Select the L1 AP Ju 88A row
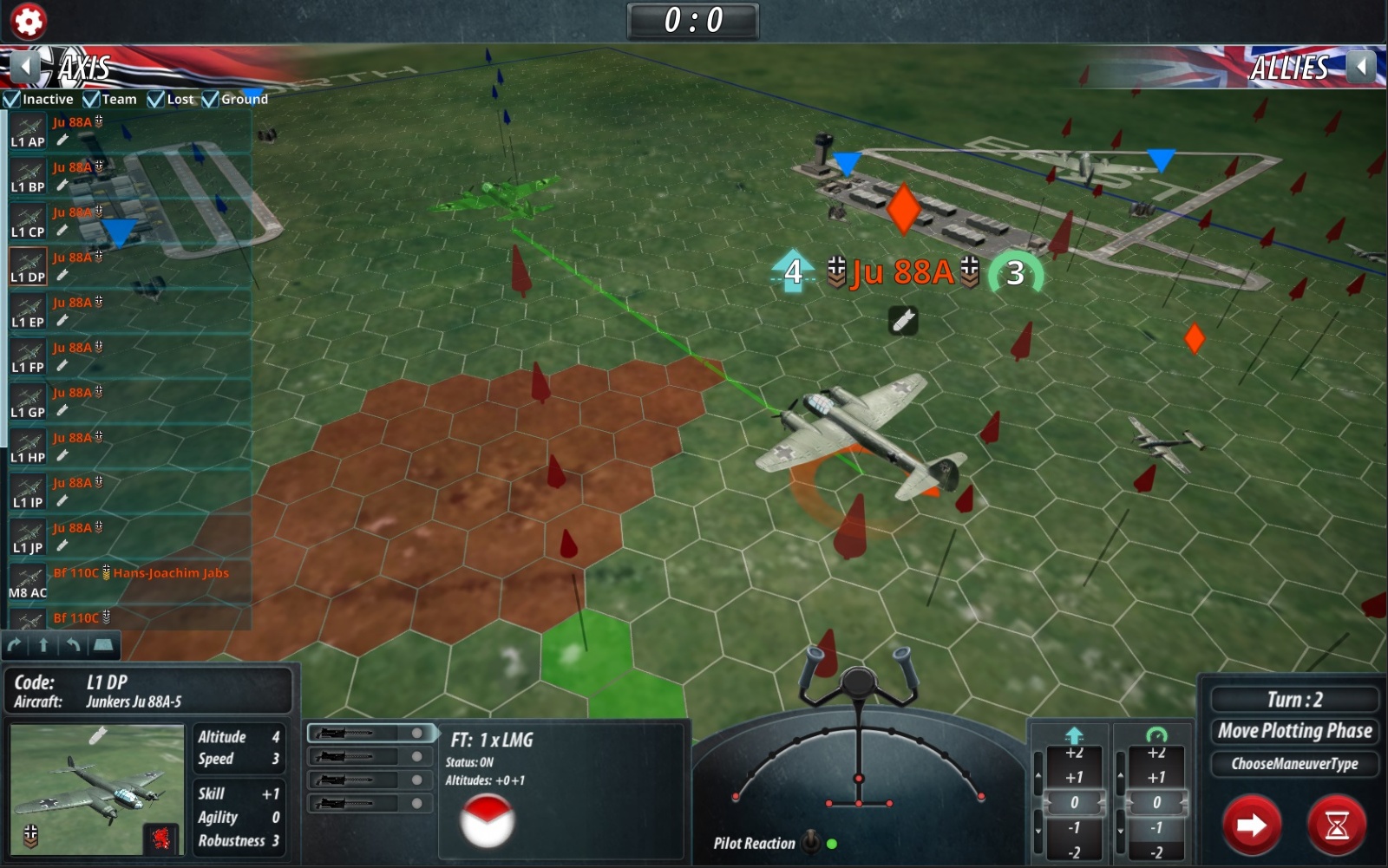 point(130,132)
